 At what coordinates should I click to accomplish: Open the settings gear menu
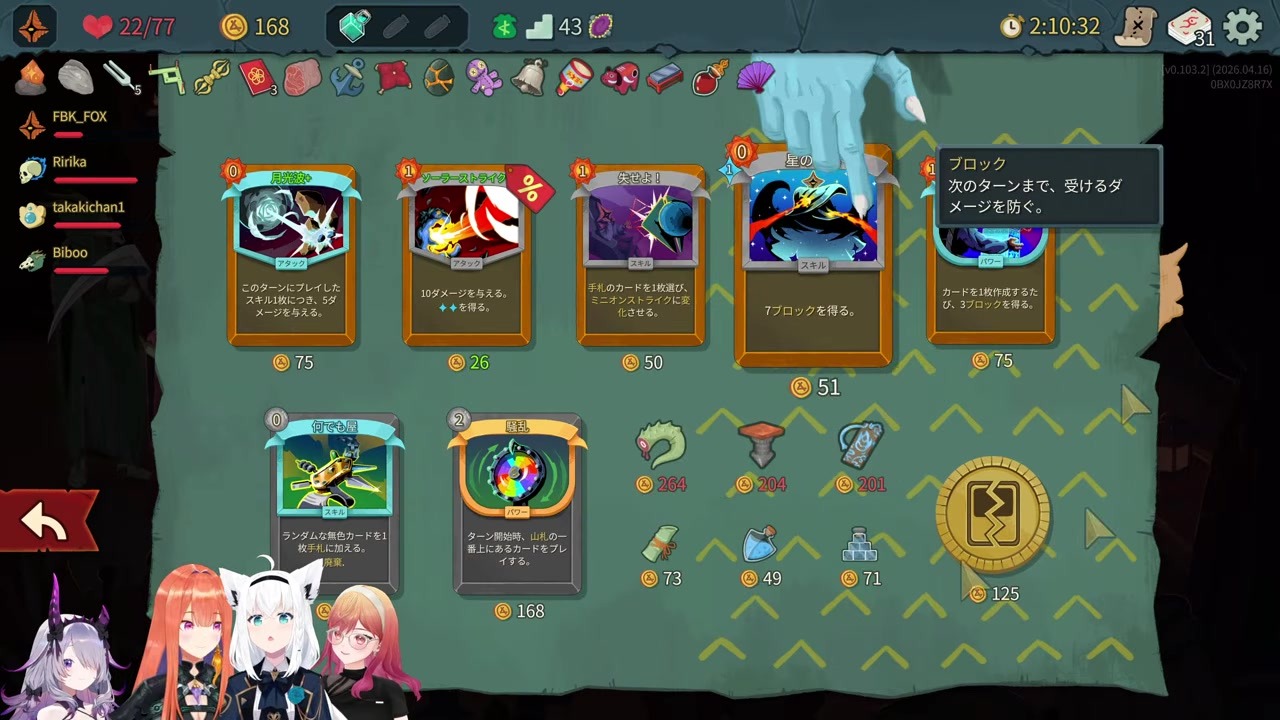1243,27
